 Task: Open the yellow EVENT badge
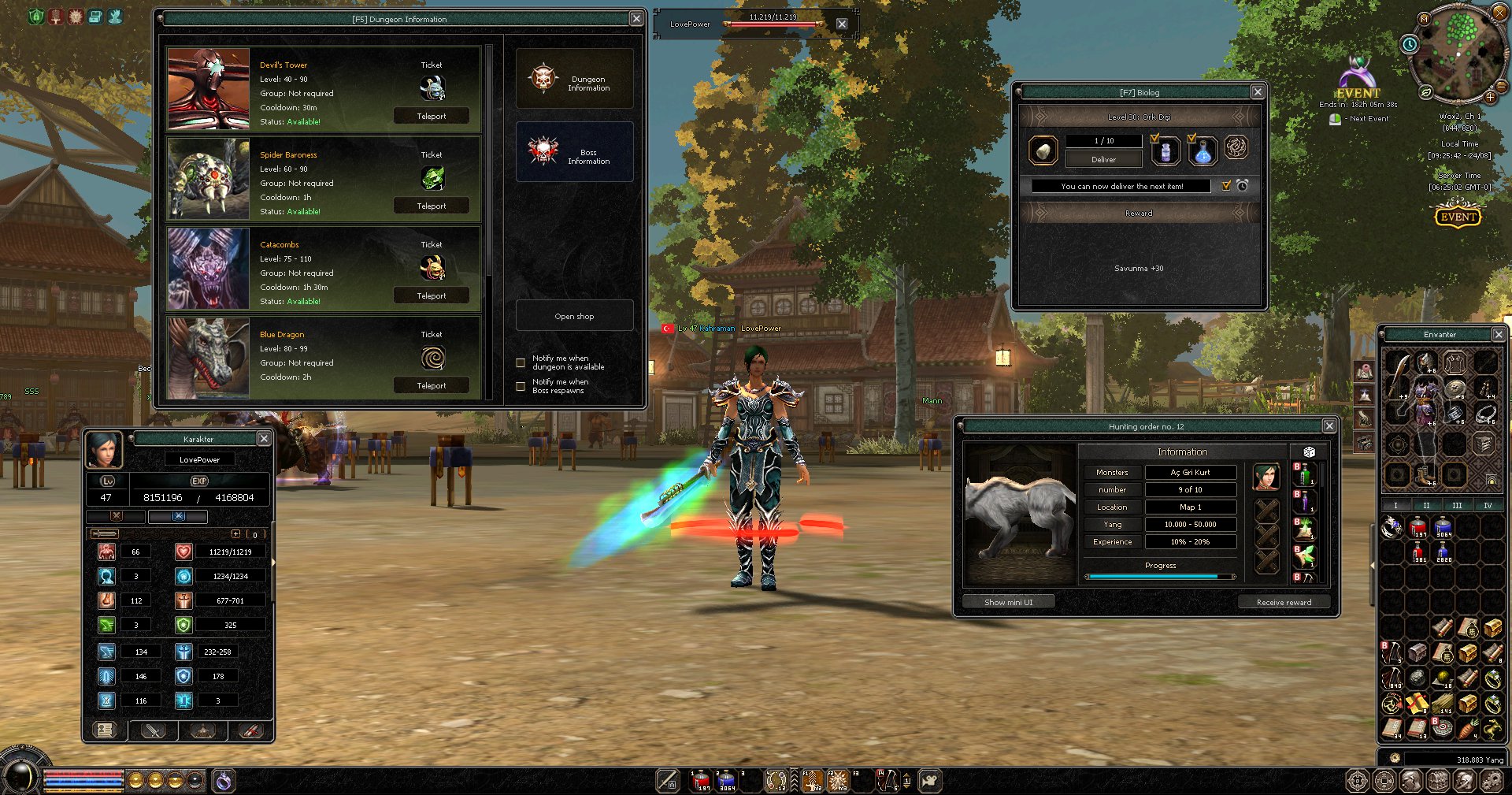[x=1458, y=216]
